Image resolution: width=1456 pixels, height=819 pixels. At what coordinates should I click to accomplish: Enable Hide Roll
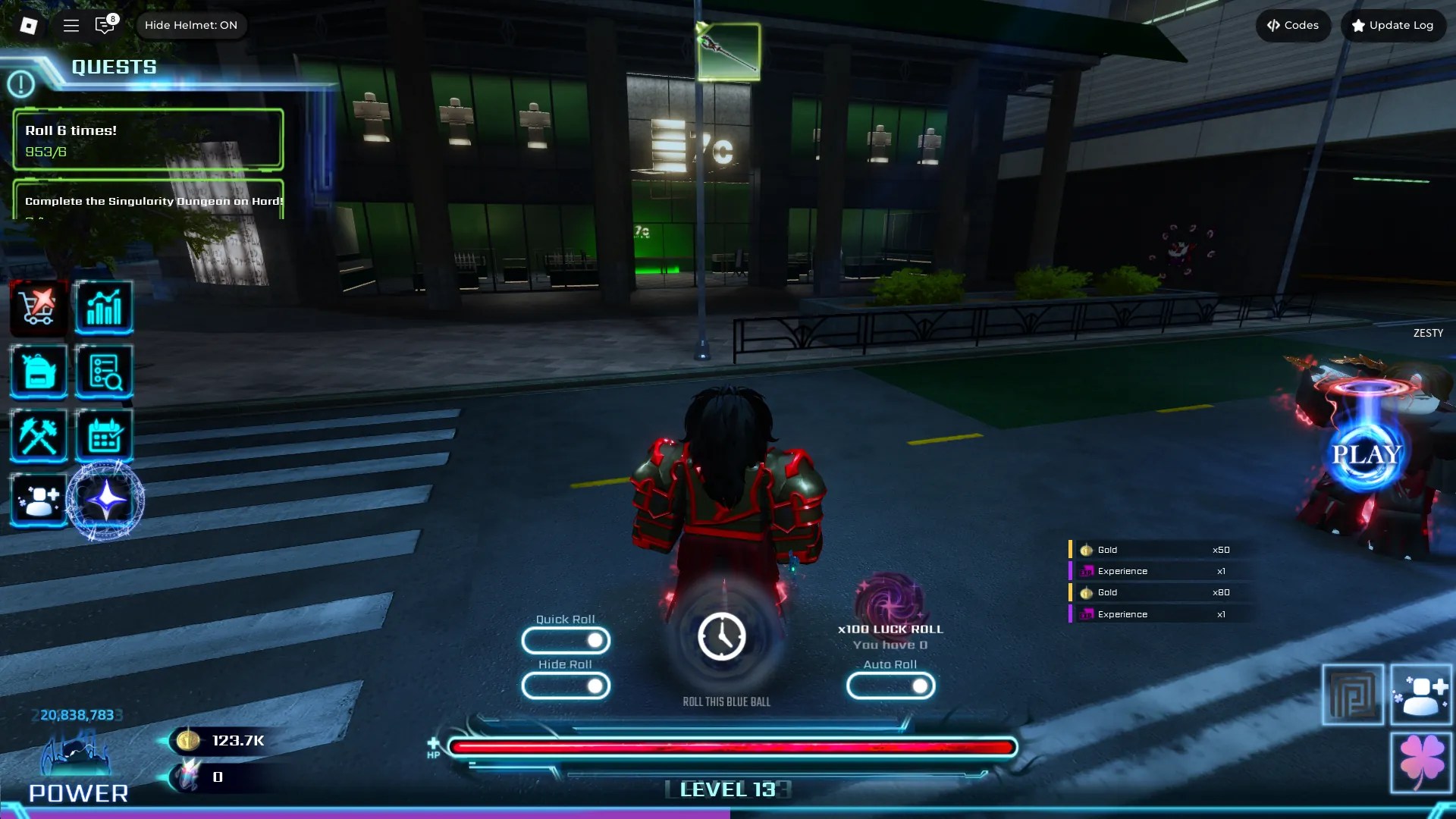(566, 686)
